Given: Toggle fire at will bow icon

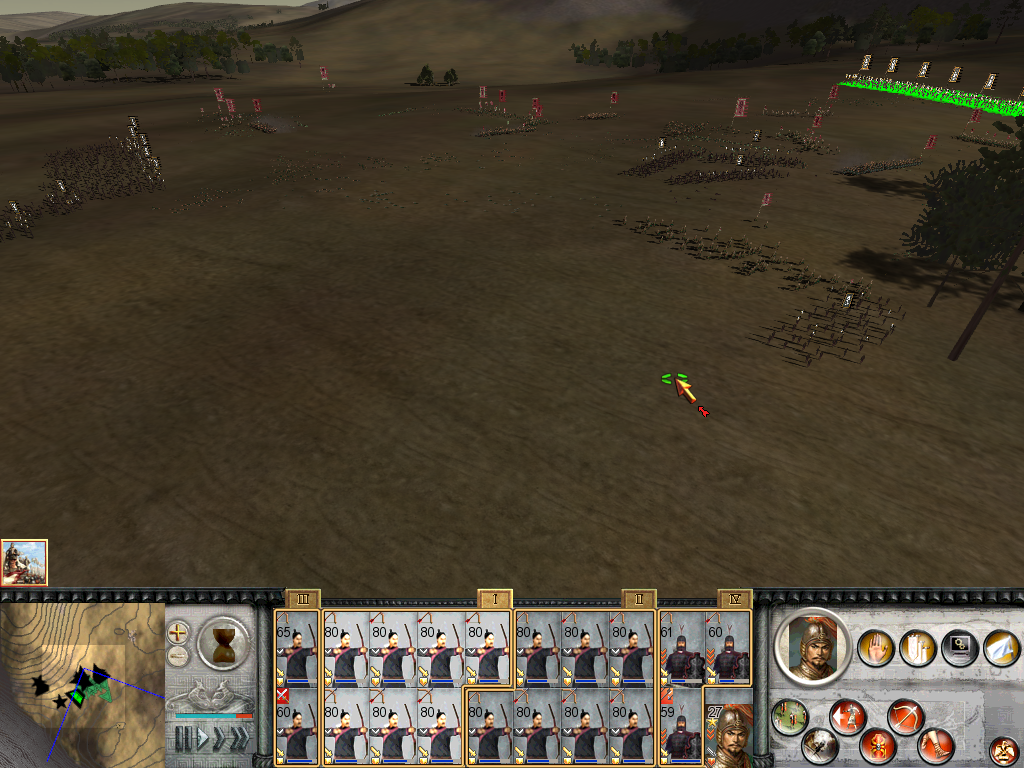Looking at the screenshot, I should 904,717.
